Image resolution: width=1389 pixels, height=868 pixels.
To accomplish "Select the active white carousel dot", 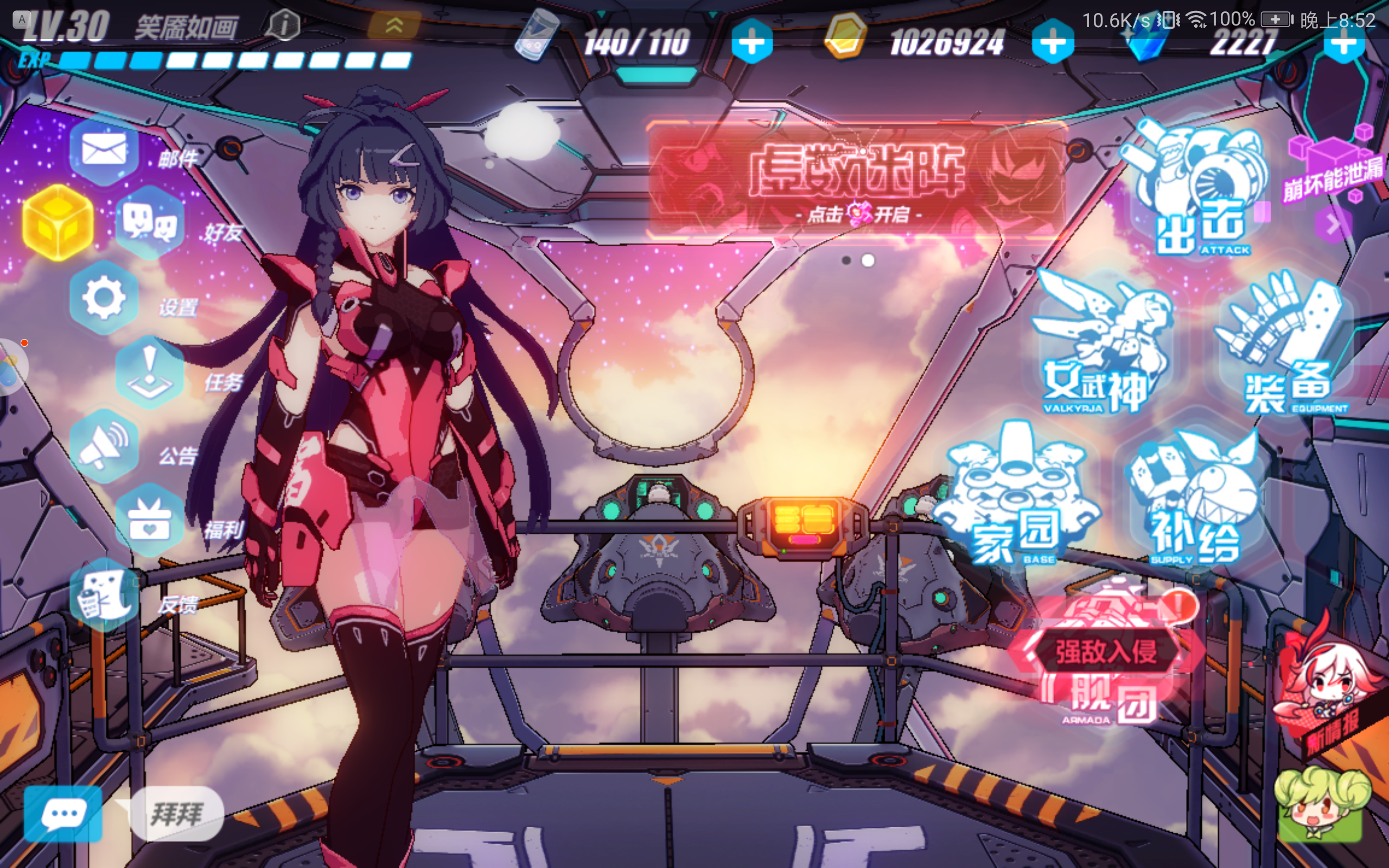I will pyautogui.click(x=868, y=261).
